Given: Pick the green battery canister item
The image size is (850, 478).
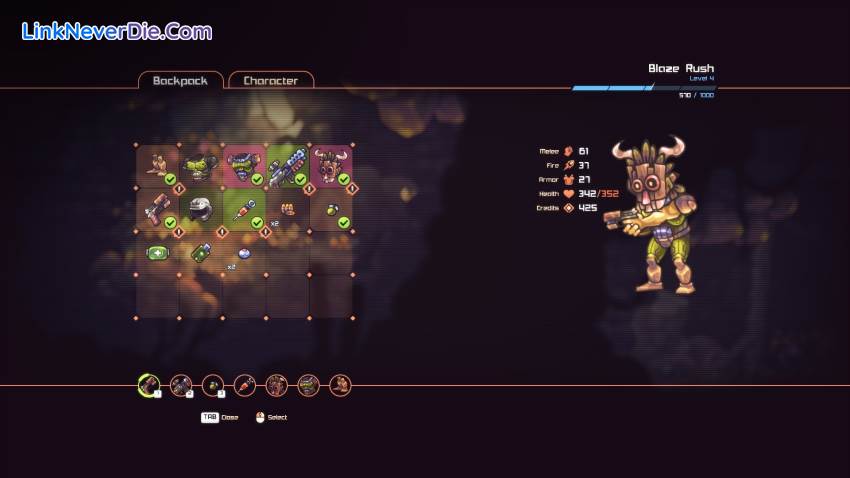Looking at the screenshot, I should pos(201,252).
